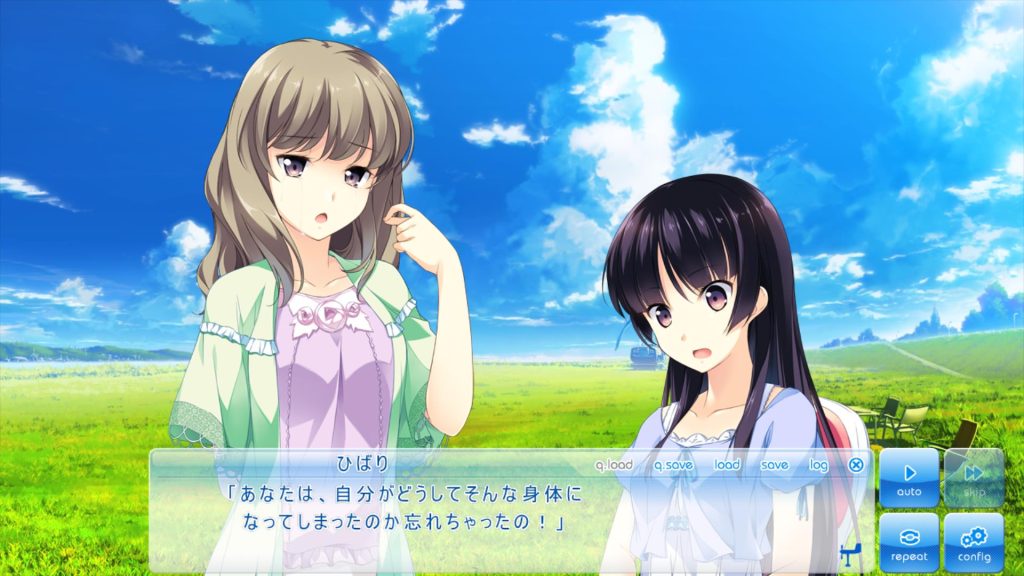
Task: Open the save menu
Action: (x=774, y=465)
